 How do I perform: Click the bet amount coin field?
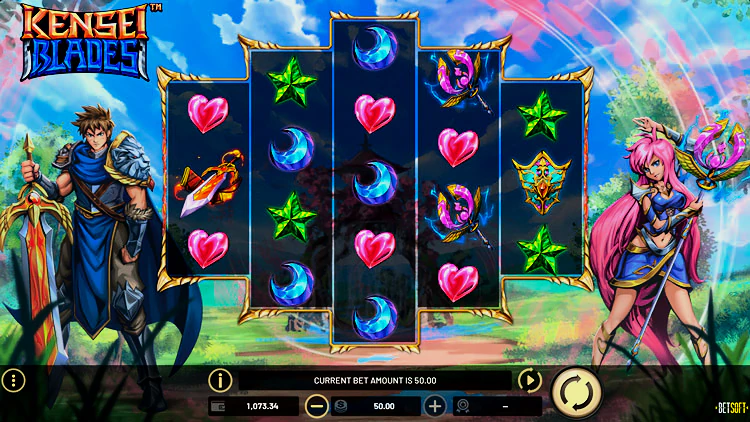pyautogui.click(x=375, y=407)
